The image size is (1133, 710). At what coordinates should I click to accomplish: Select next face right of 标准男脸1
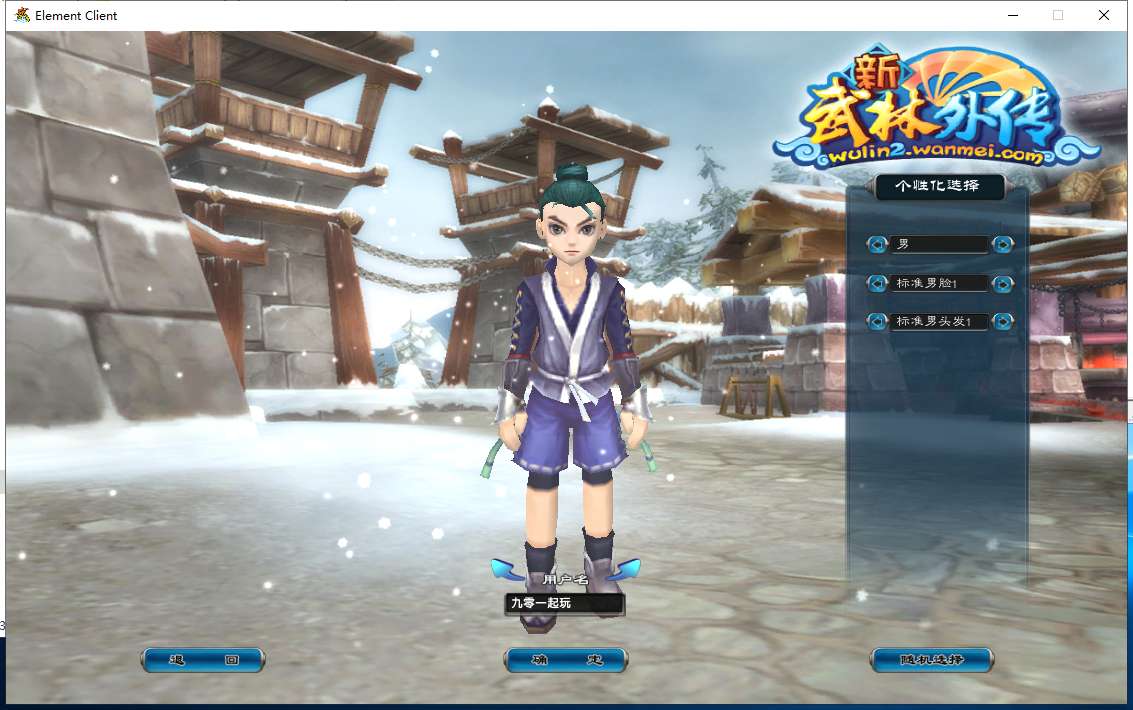1002,284
